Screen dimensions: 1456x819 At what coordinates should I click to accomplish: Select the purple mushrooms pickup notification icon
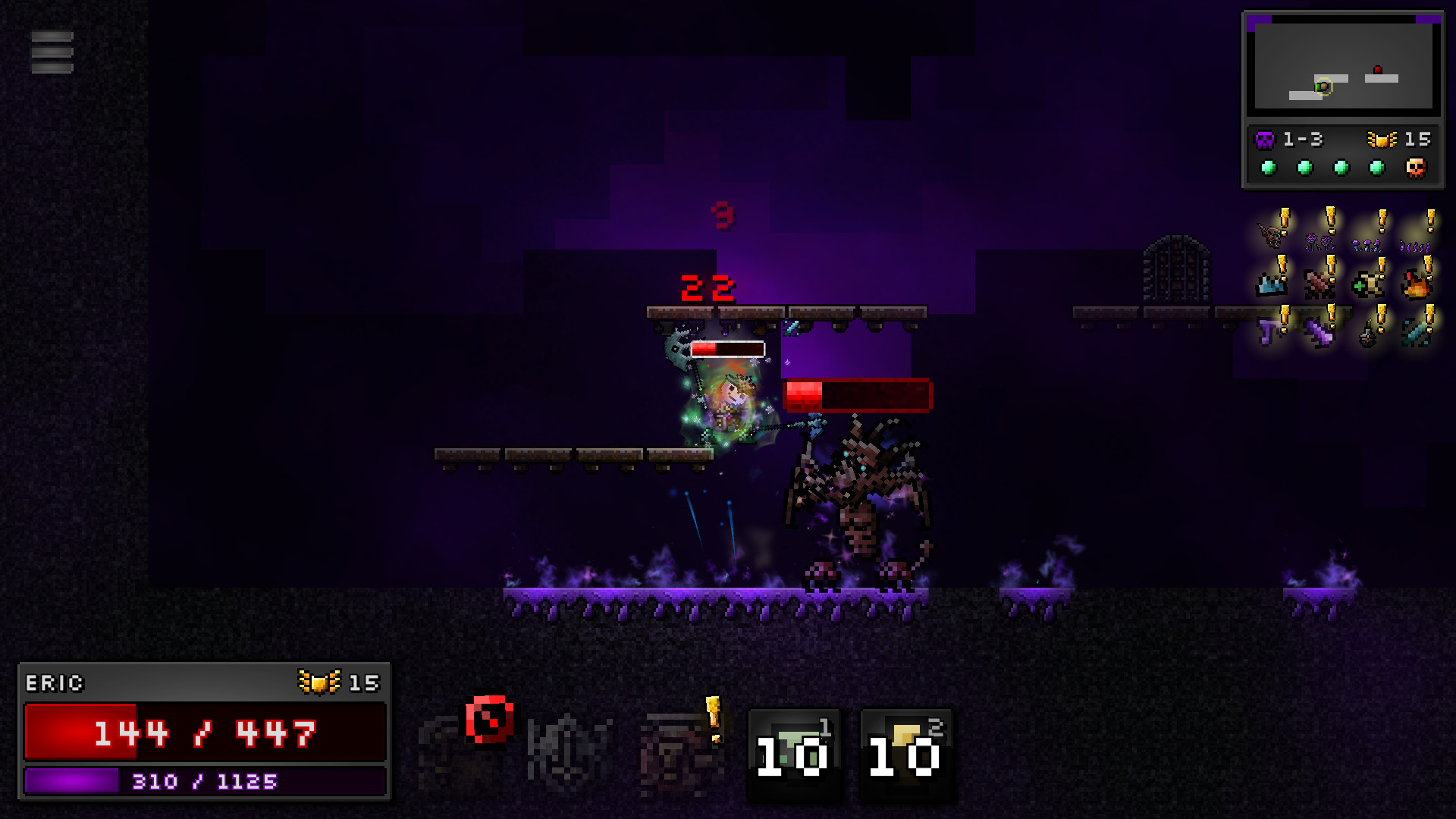(x=1367, y=246)
